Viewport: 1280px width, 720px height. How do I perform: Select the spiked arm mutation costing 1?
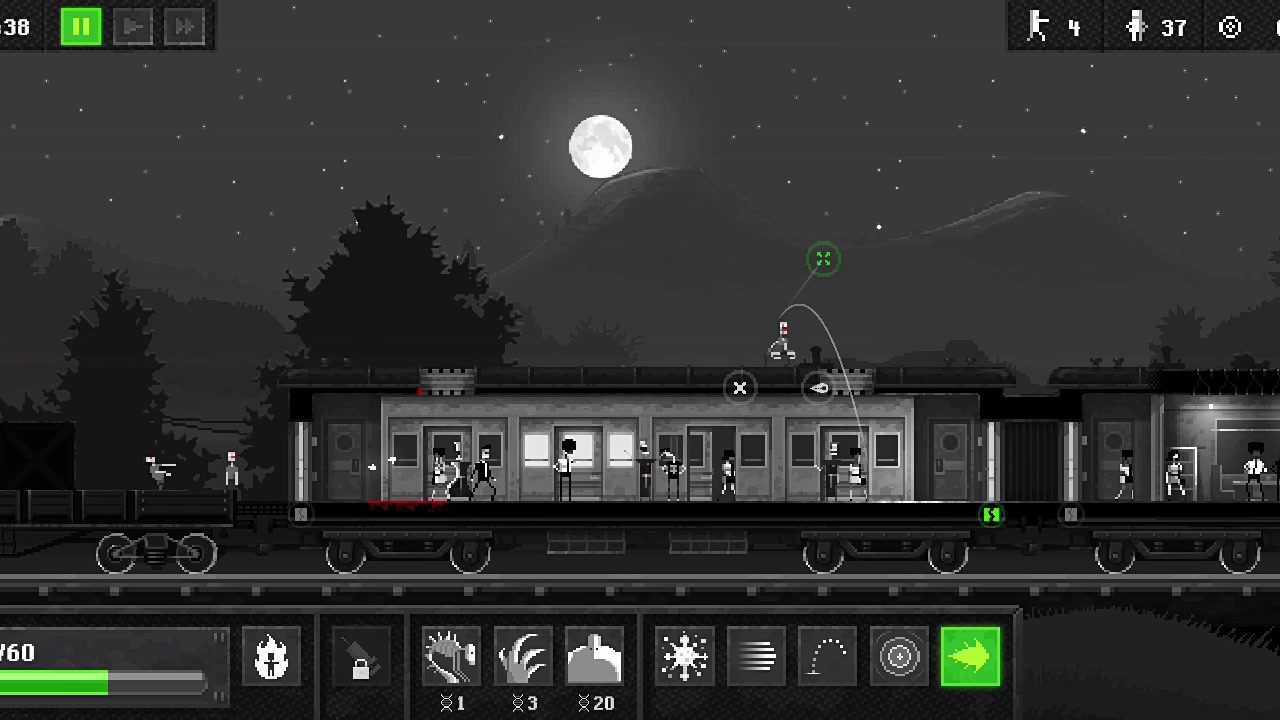[x=451, y=657]
